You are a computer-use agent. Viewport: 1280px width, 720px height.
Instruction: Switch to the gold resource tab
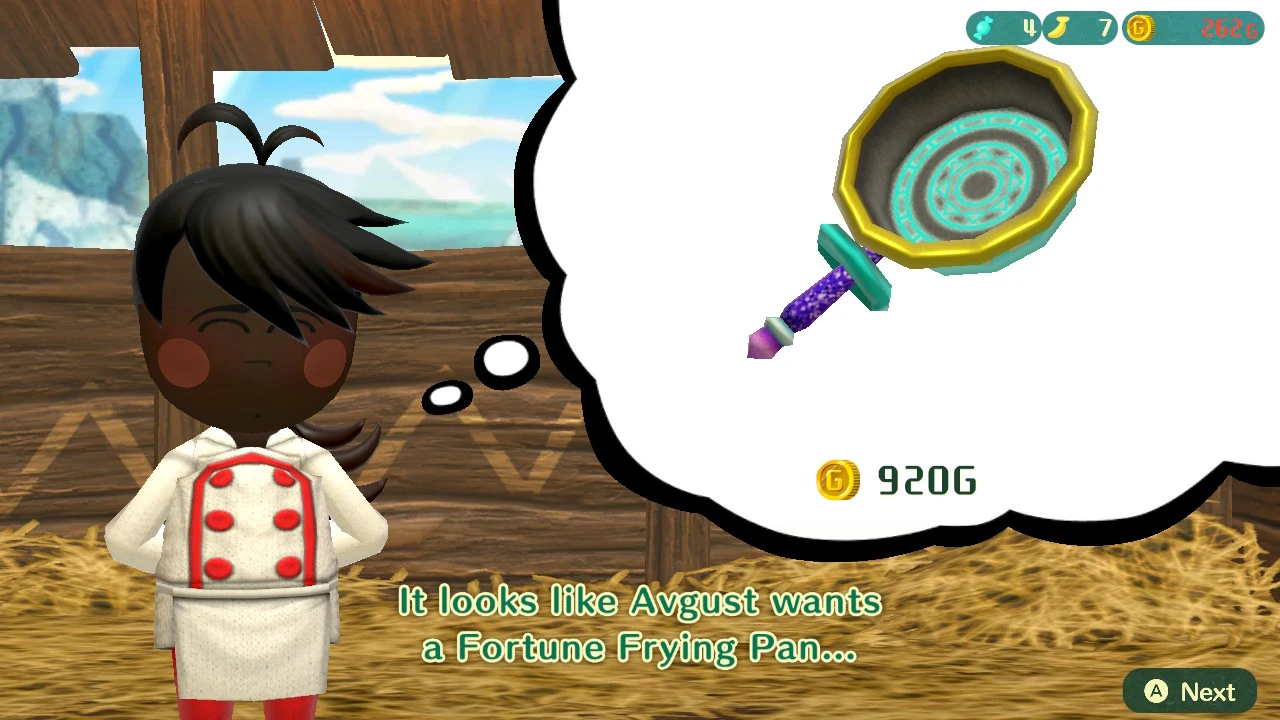pyautogui.click(x=1192, y=28)
